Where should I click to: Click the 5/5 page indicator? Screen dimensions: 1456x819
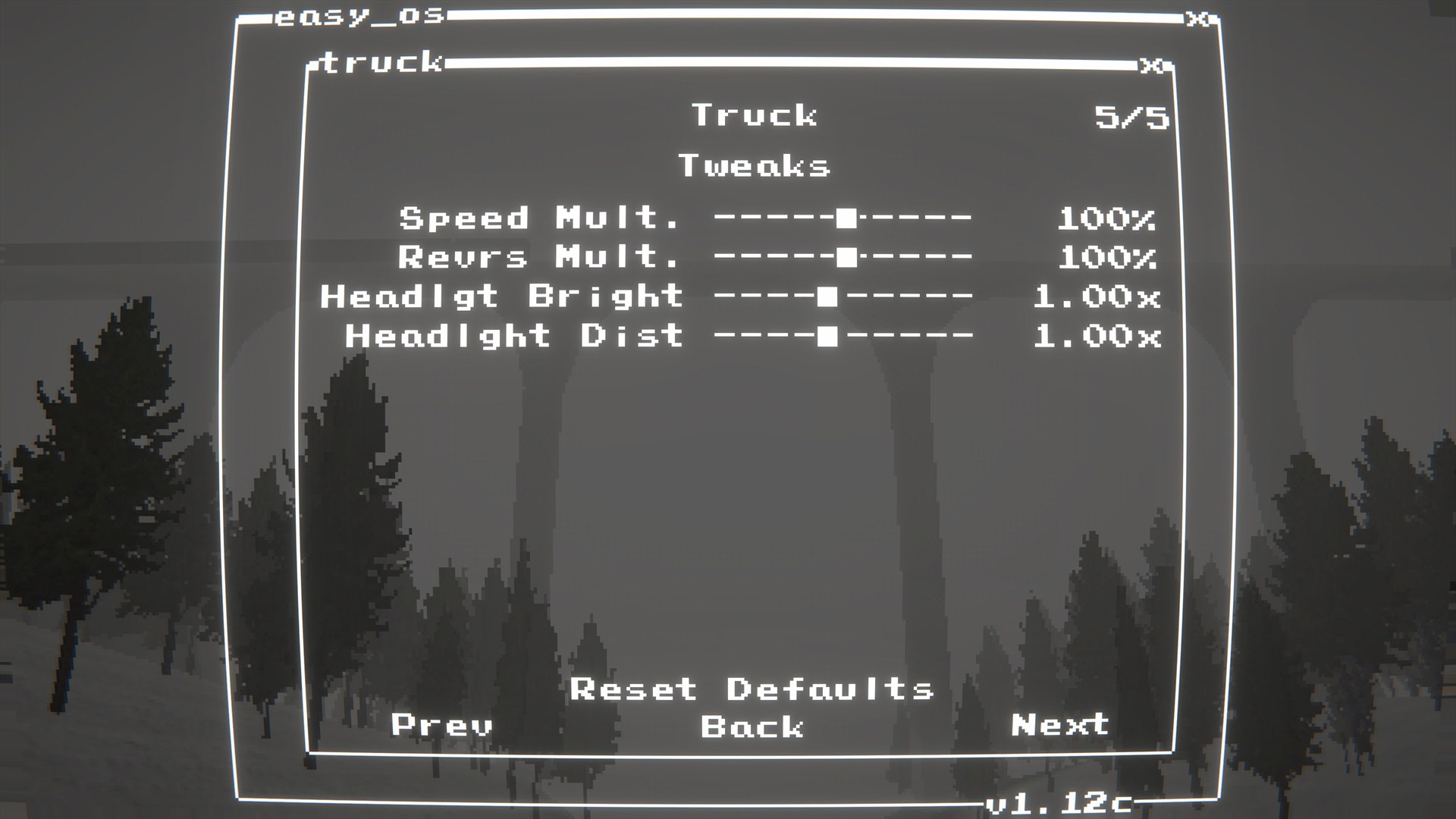click(1133, 115)
